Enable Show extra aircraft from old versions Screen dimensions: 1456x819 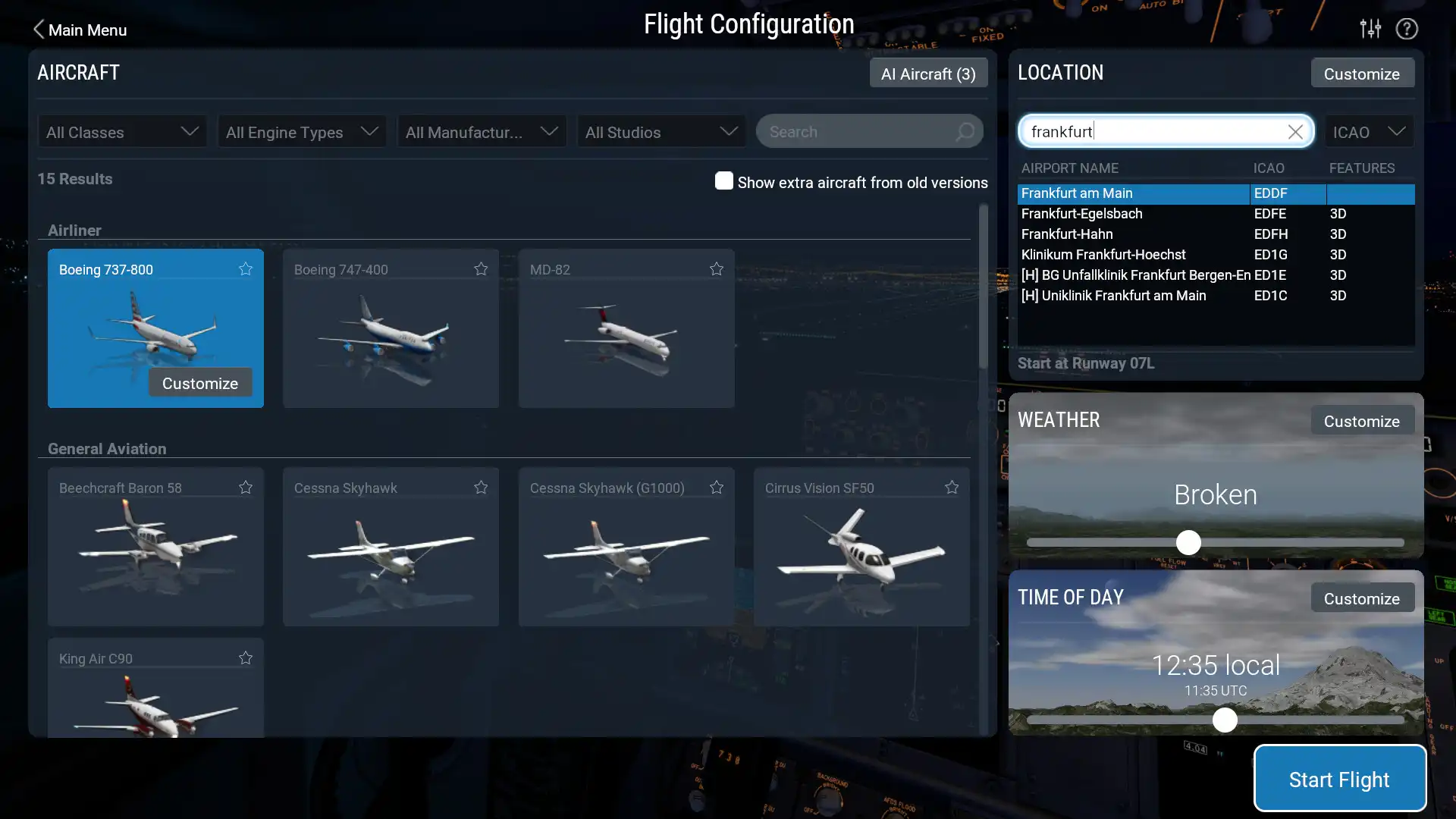tap(724, 181)
